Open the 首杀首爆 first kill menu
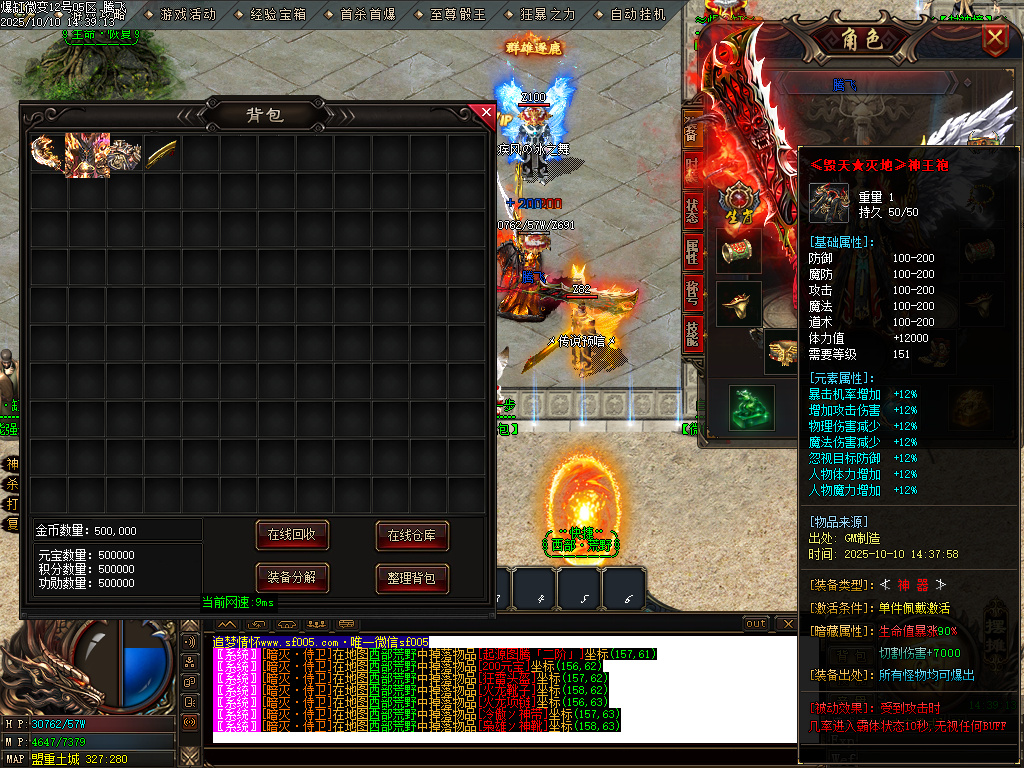 (367, 15)
